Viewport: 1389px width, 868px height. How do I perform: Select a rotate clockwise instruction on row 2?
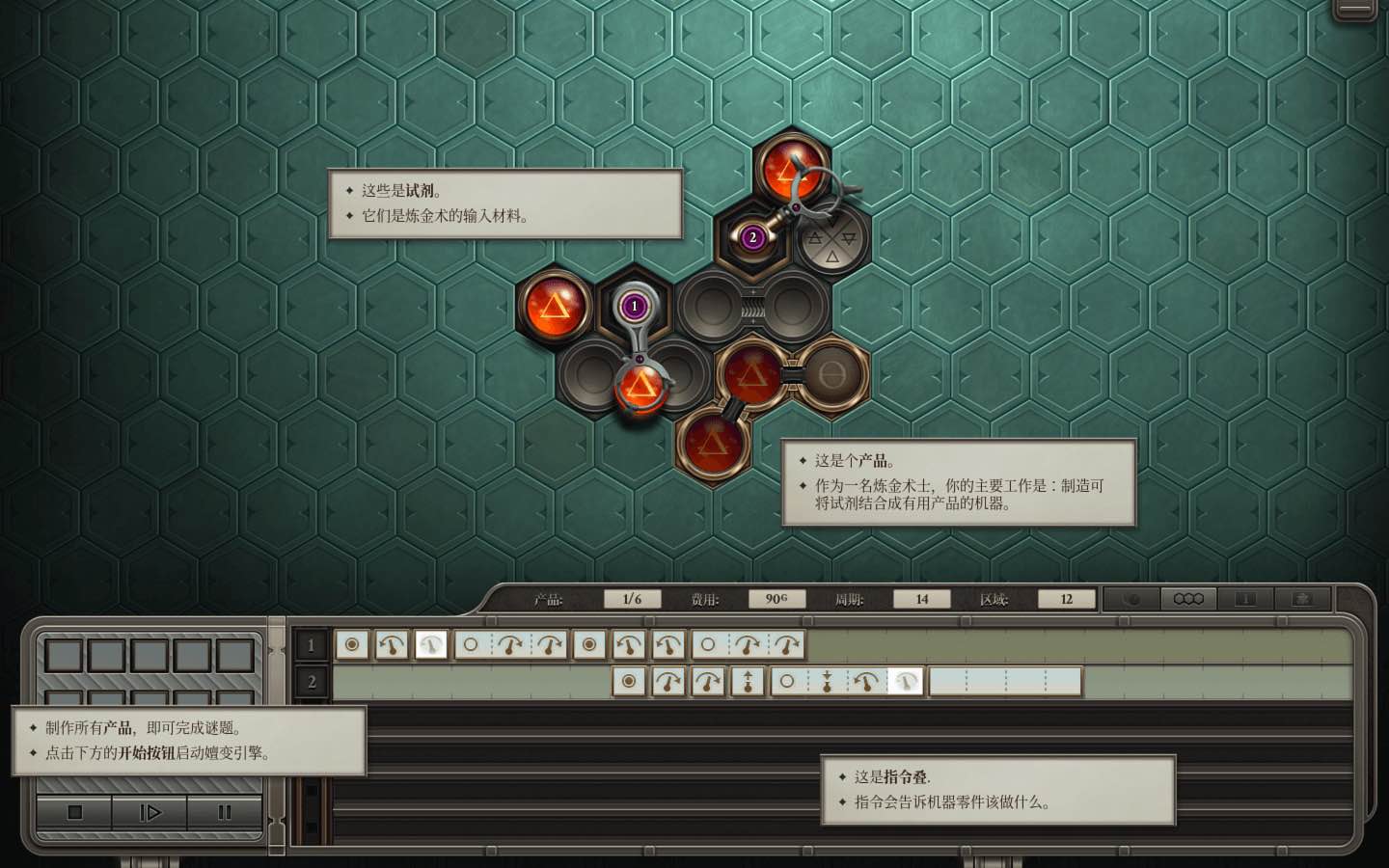(x=667, y=682)
